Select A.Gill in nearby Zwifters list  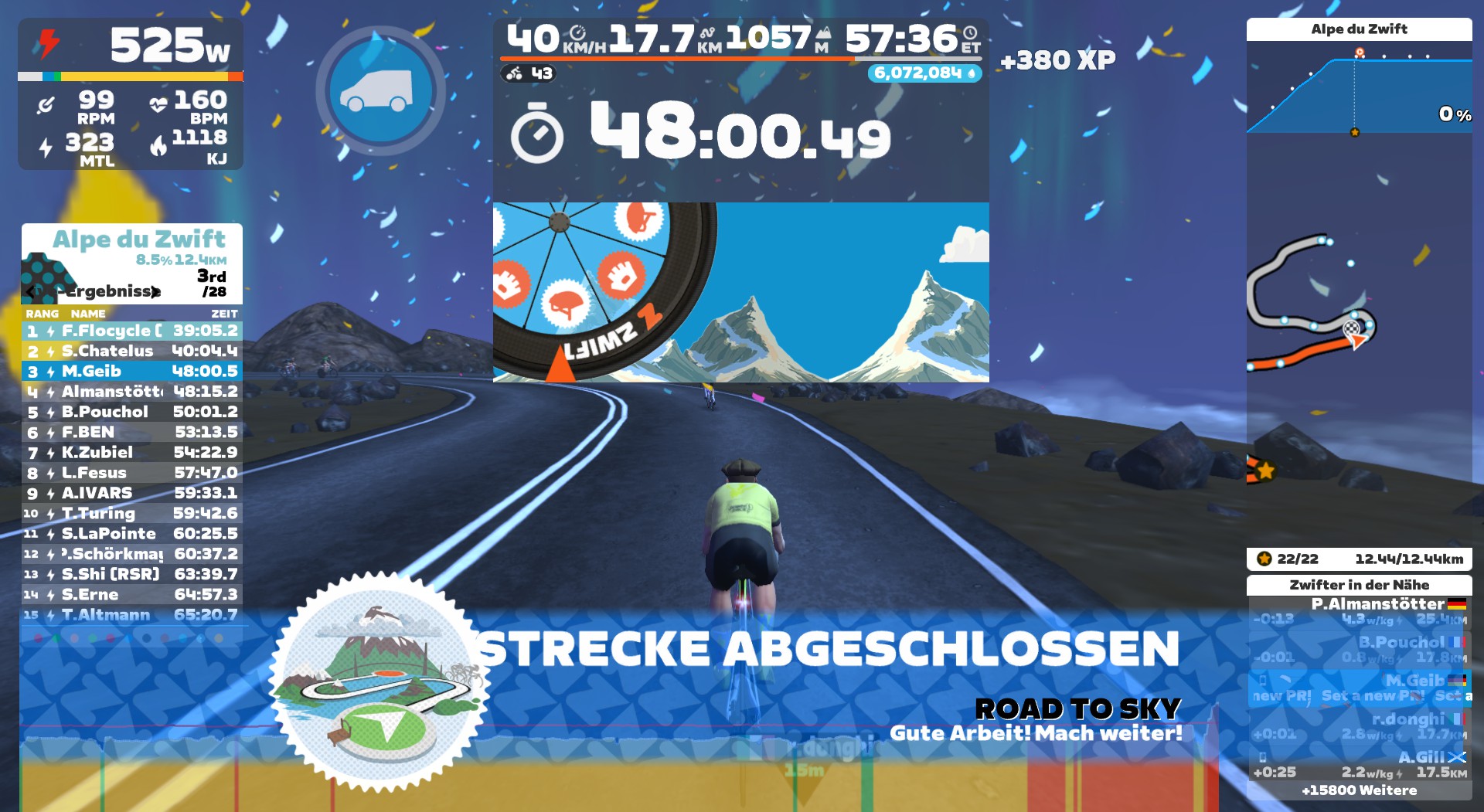coord(1359,764)
